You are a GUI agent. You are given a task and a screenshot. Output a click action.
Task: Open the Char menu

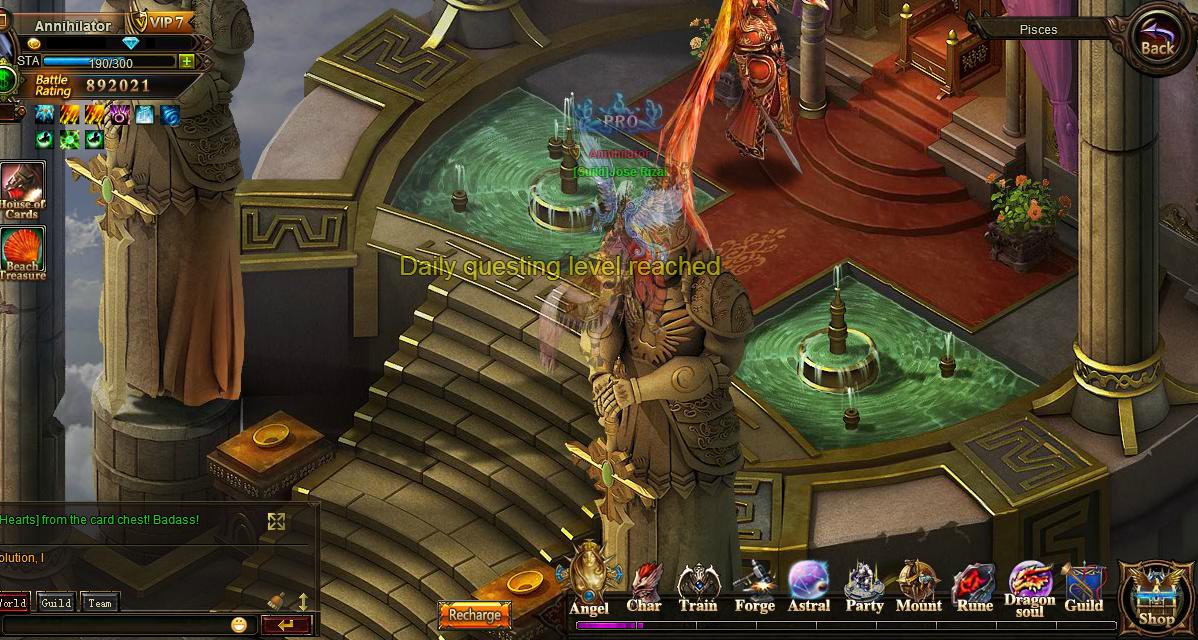coord(644,587)
